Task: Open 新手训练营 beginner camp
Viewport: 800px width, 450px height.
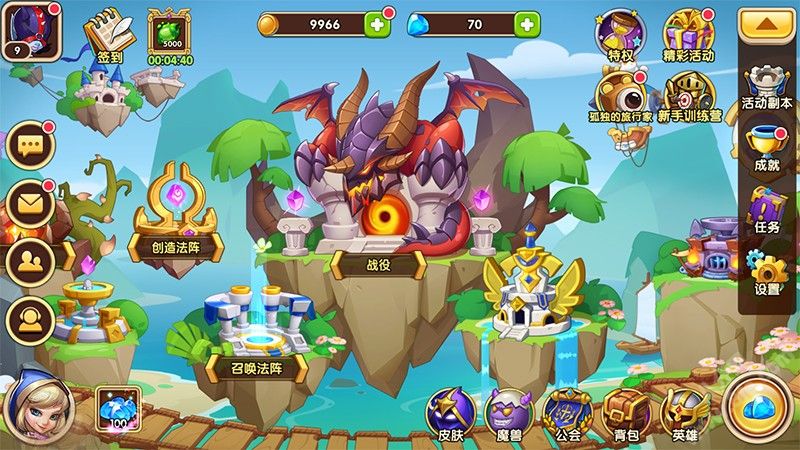Action: (x=688, y=96)
